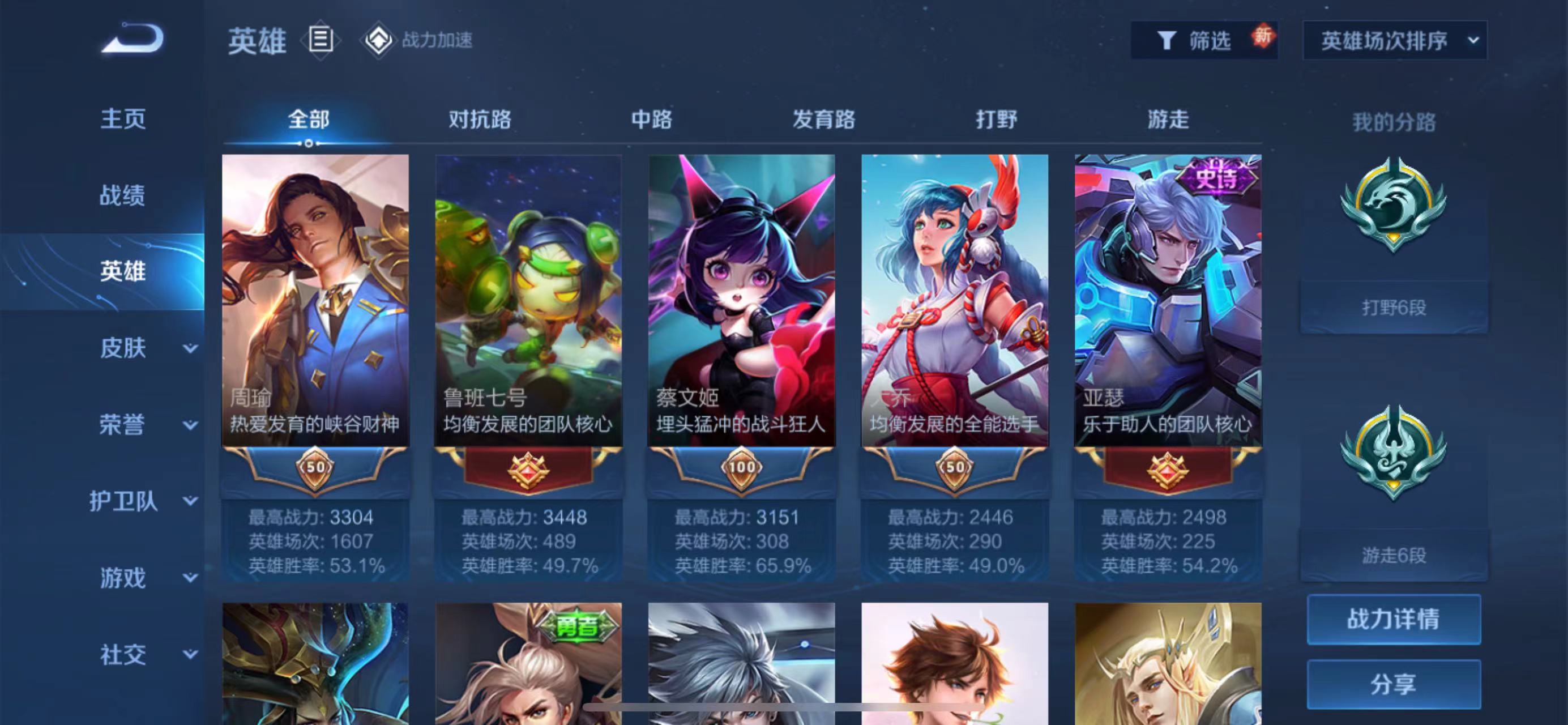Screen dimensions: 1568x725
Task: Open the 主页 home section
Action: click(x=123, y=119)
